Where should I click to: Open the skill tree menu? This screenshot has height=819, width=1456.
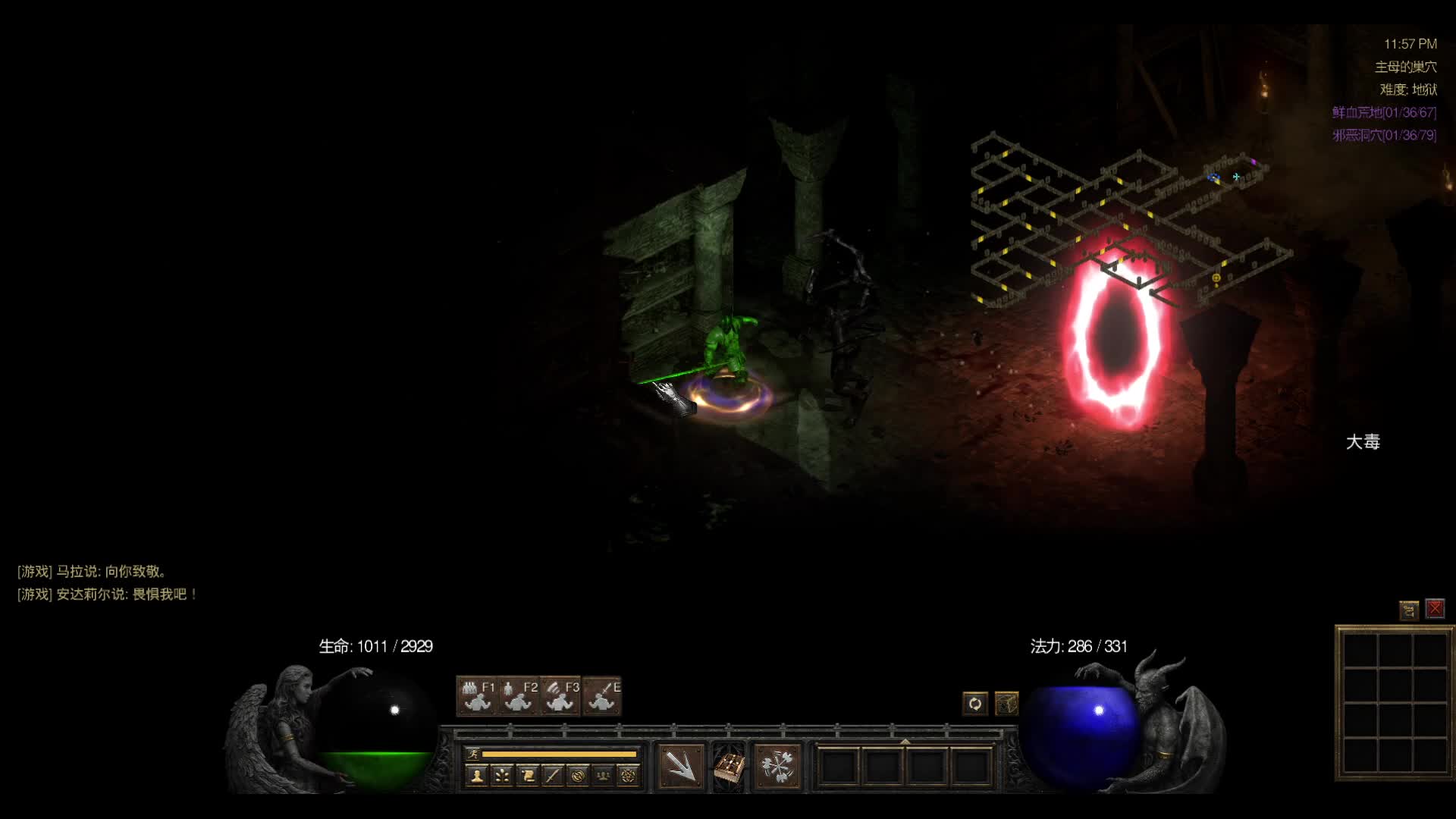coord(502,775)
